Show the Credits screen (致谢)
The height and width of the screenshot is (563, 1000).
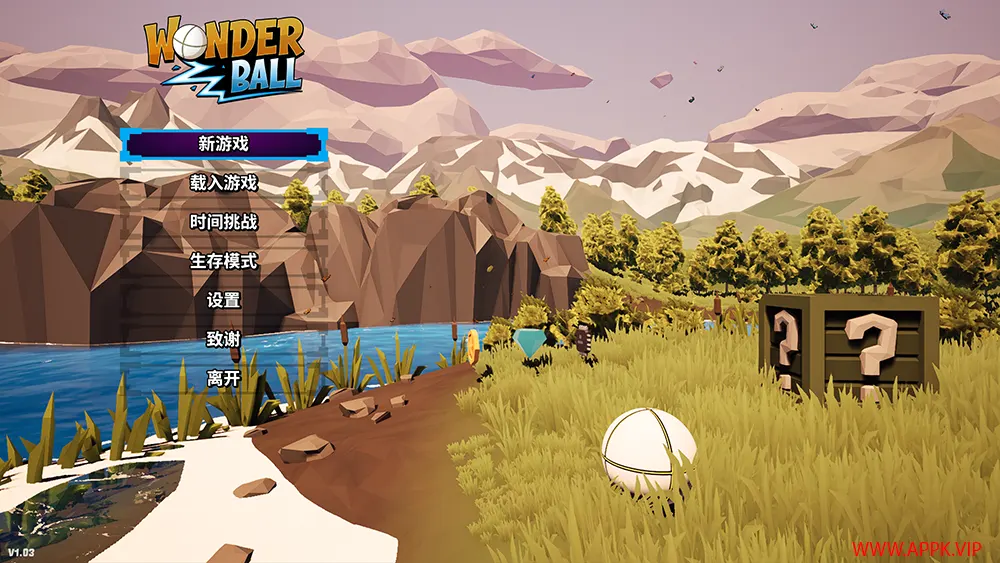[224, 339]
